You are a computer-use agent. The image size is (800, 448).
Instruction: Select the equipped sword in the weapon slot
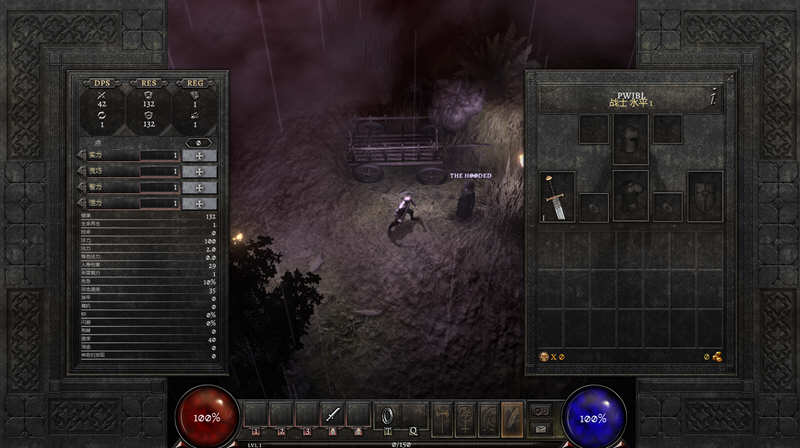click(557, 197)
